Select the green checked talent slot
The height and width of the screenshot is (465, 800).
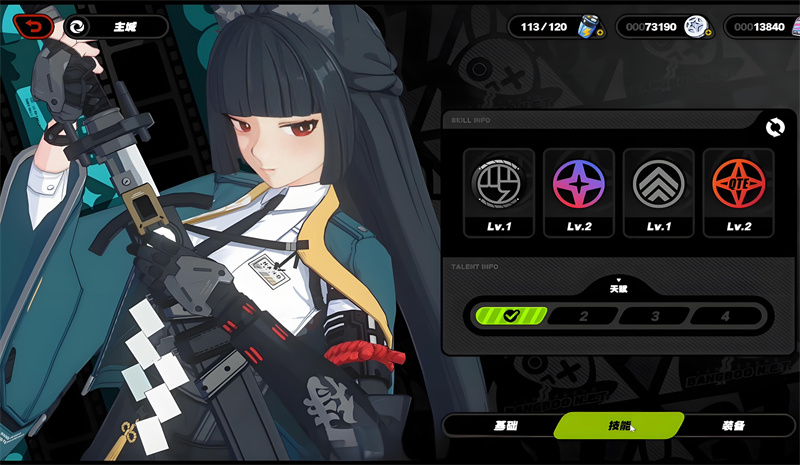tap(512, 316)
